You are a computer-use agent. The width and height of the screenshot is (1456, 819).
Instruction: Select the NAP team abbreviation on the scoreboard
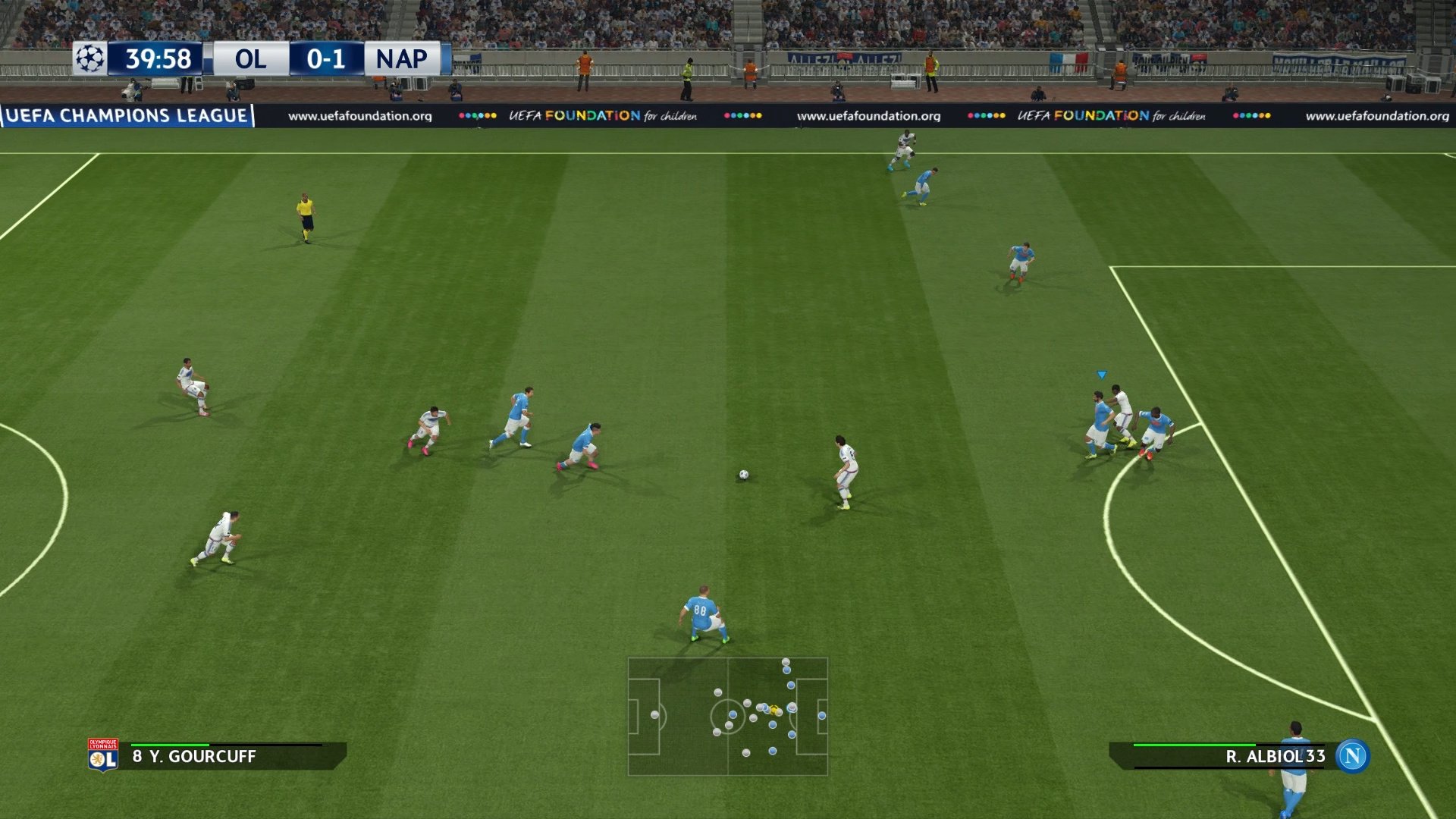point(400,59)
